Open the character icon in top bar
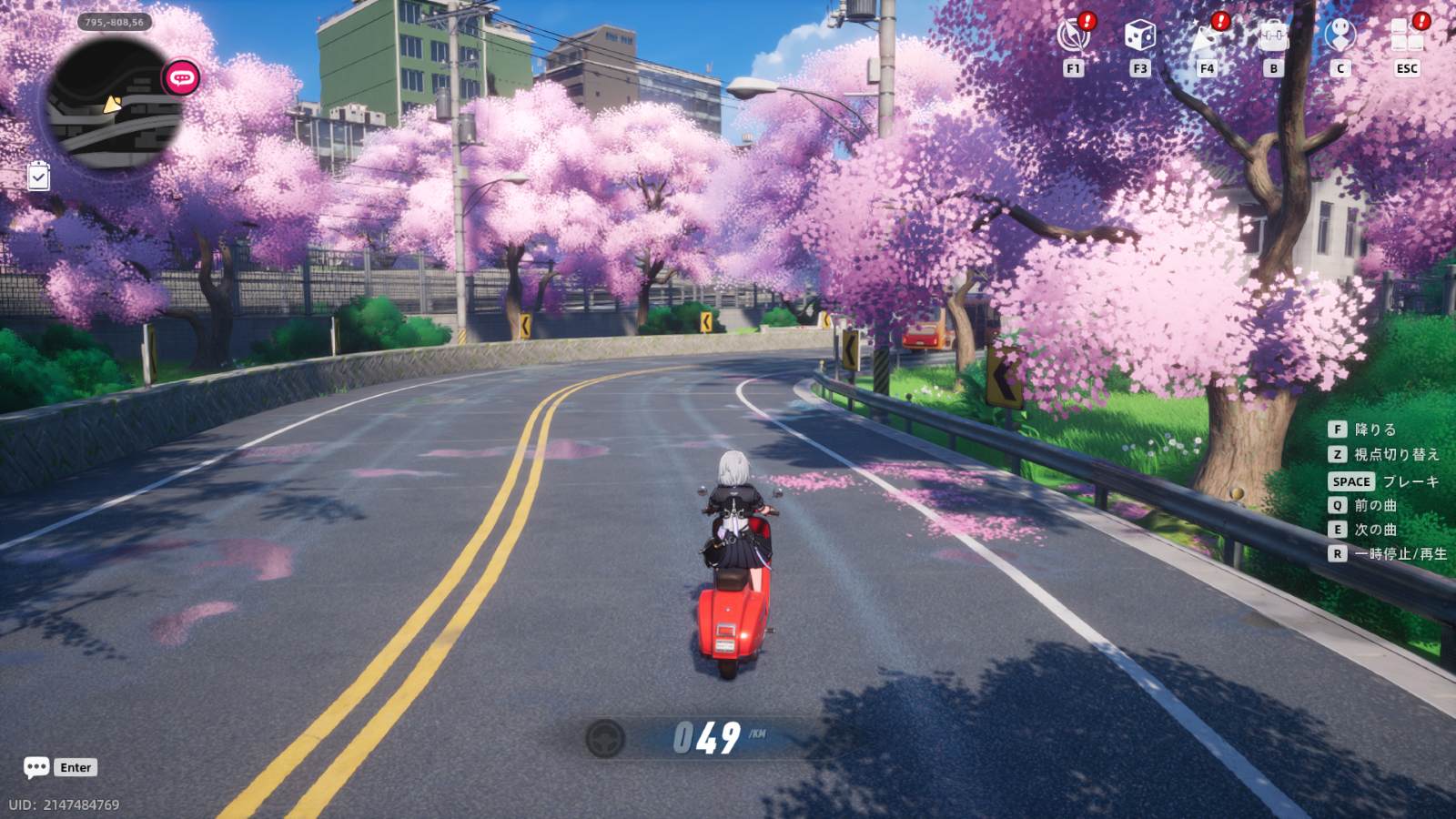 [x=1340, y=36]
